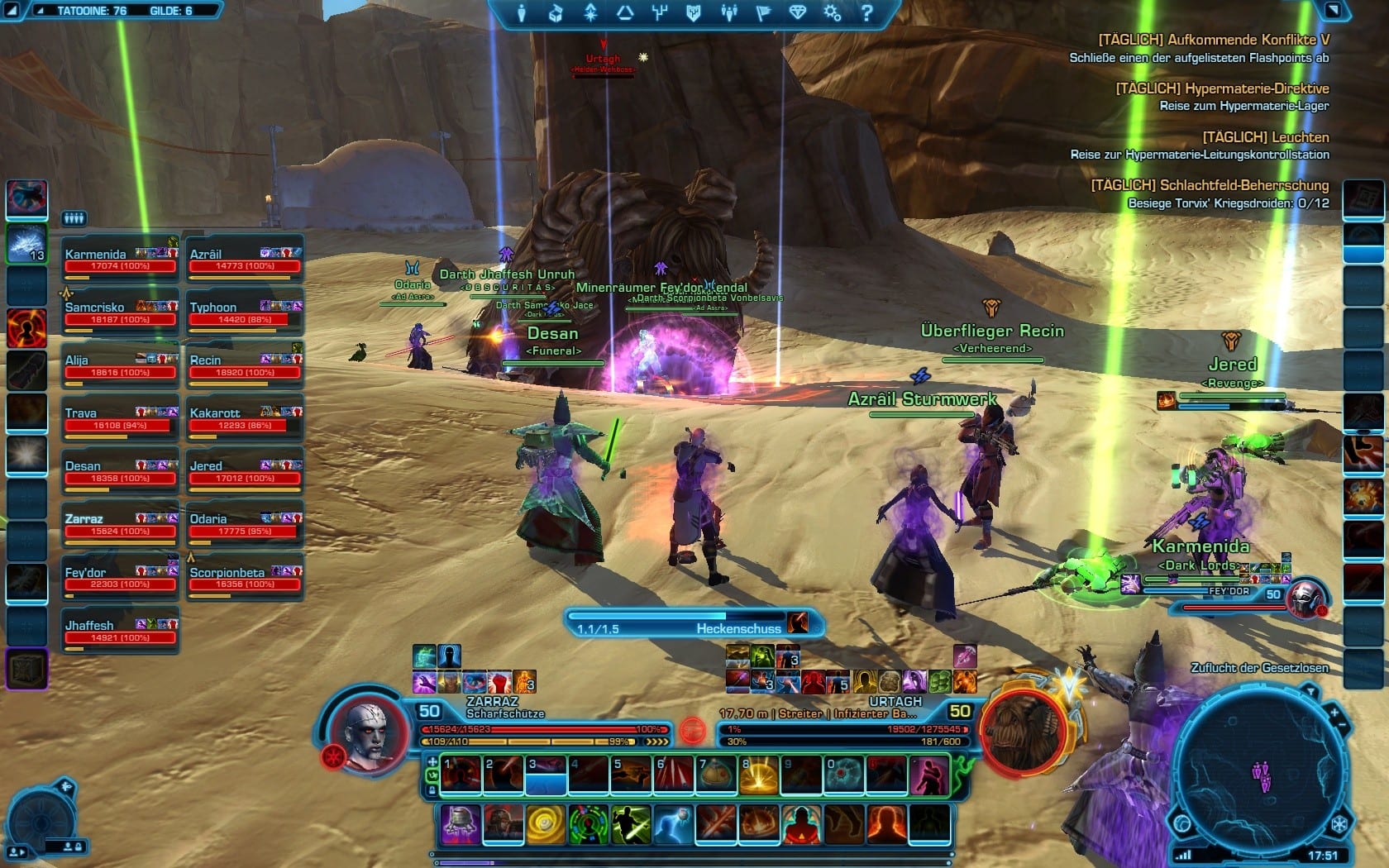Select Typhoon's raid frame

click(x=245, y=312)
